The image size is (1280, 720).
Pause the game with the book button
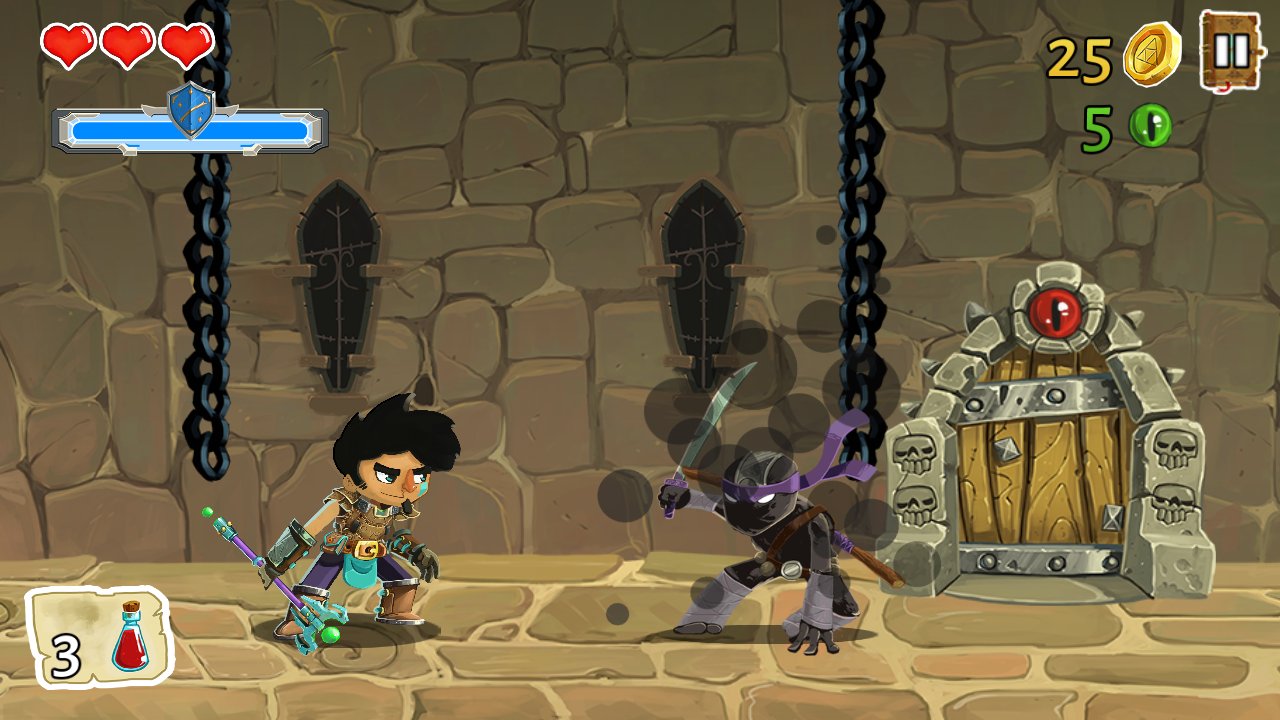pos(1231,51)
